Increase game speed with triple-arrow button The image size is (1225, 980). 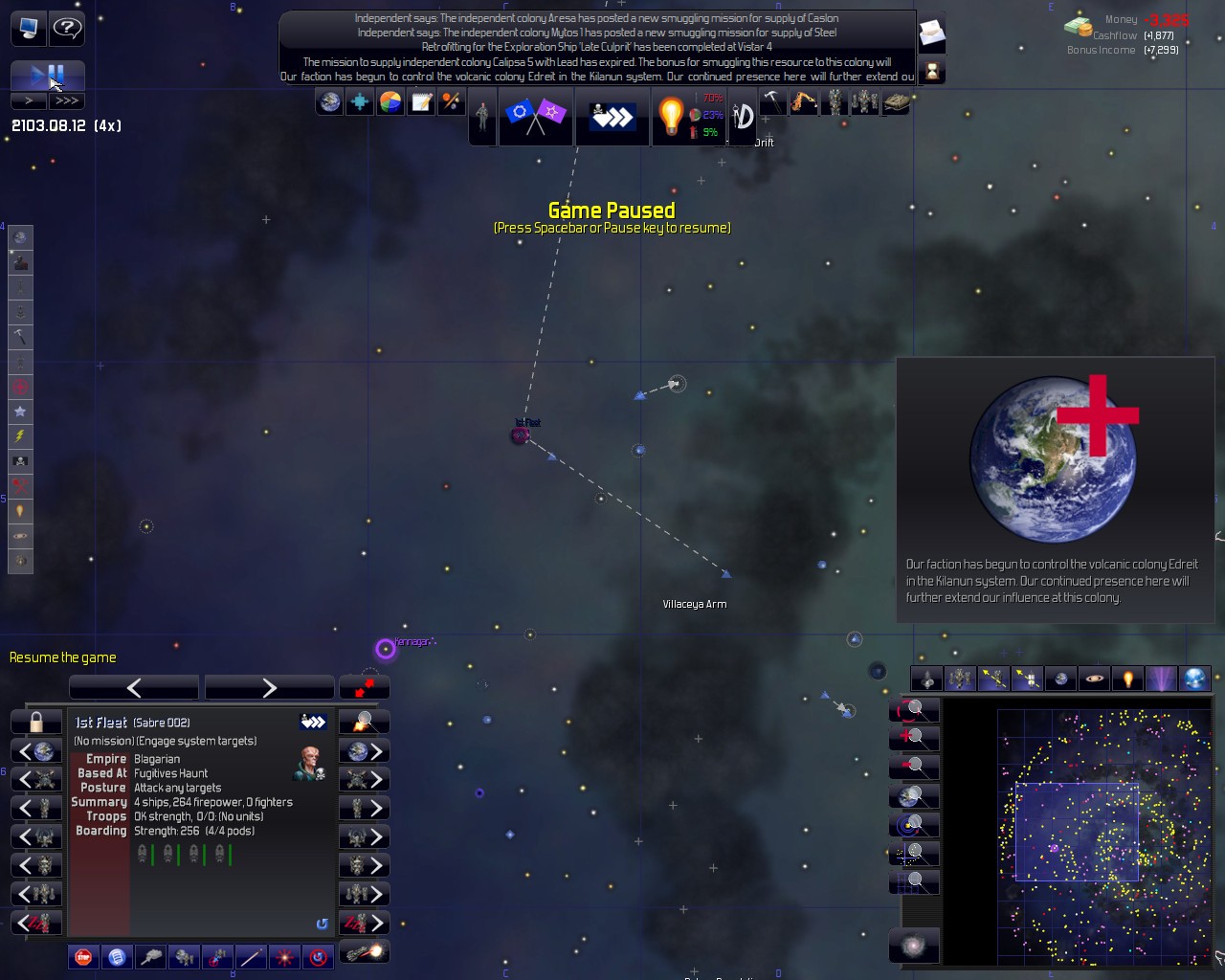click(x=67, y=100)
